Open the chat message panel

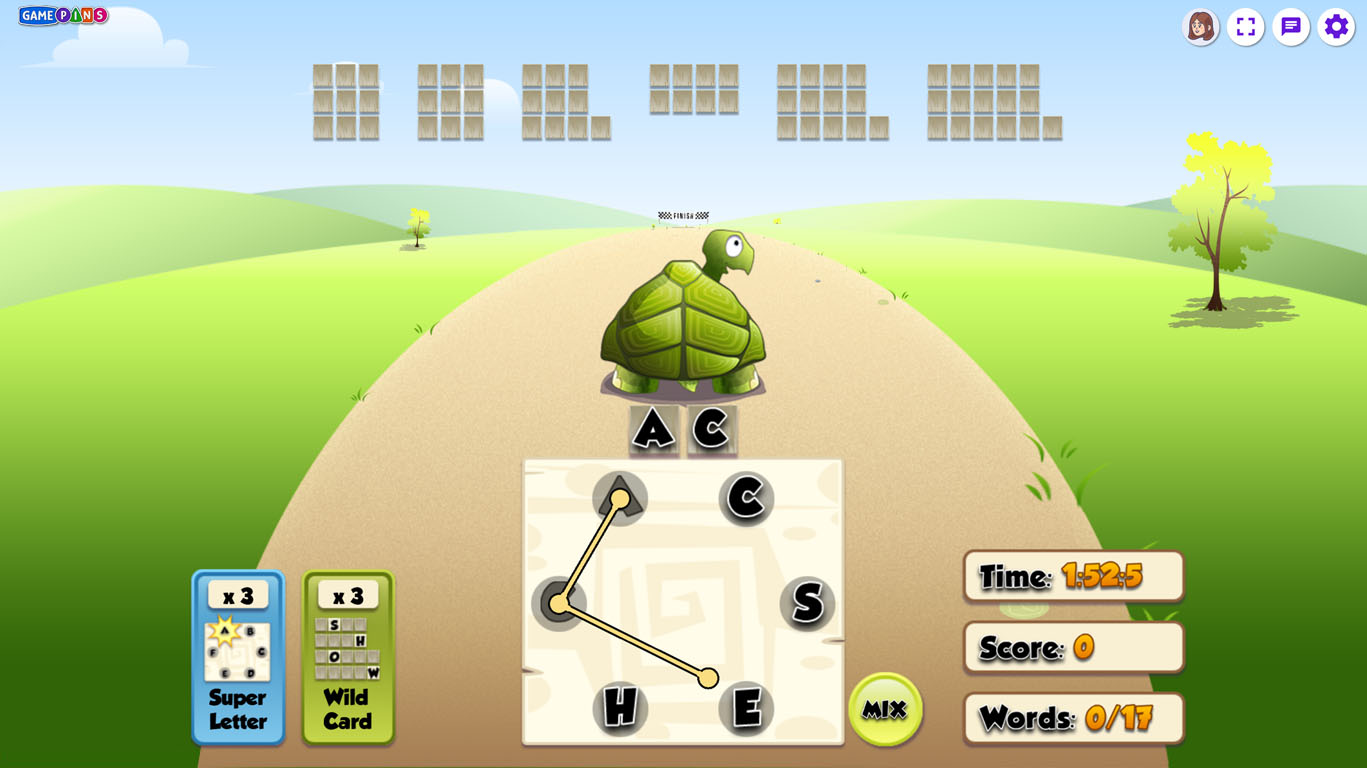[1291, 27]
